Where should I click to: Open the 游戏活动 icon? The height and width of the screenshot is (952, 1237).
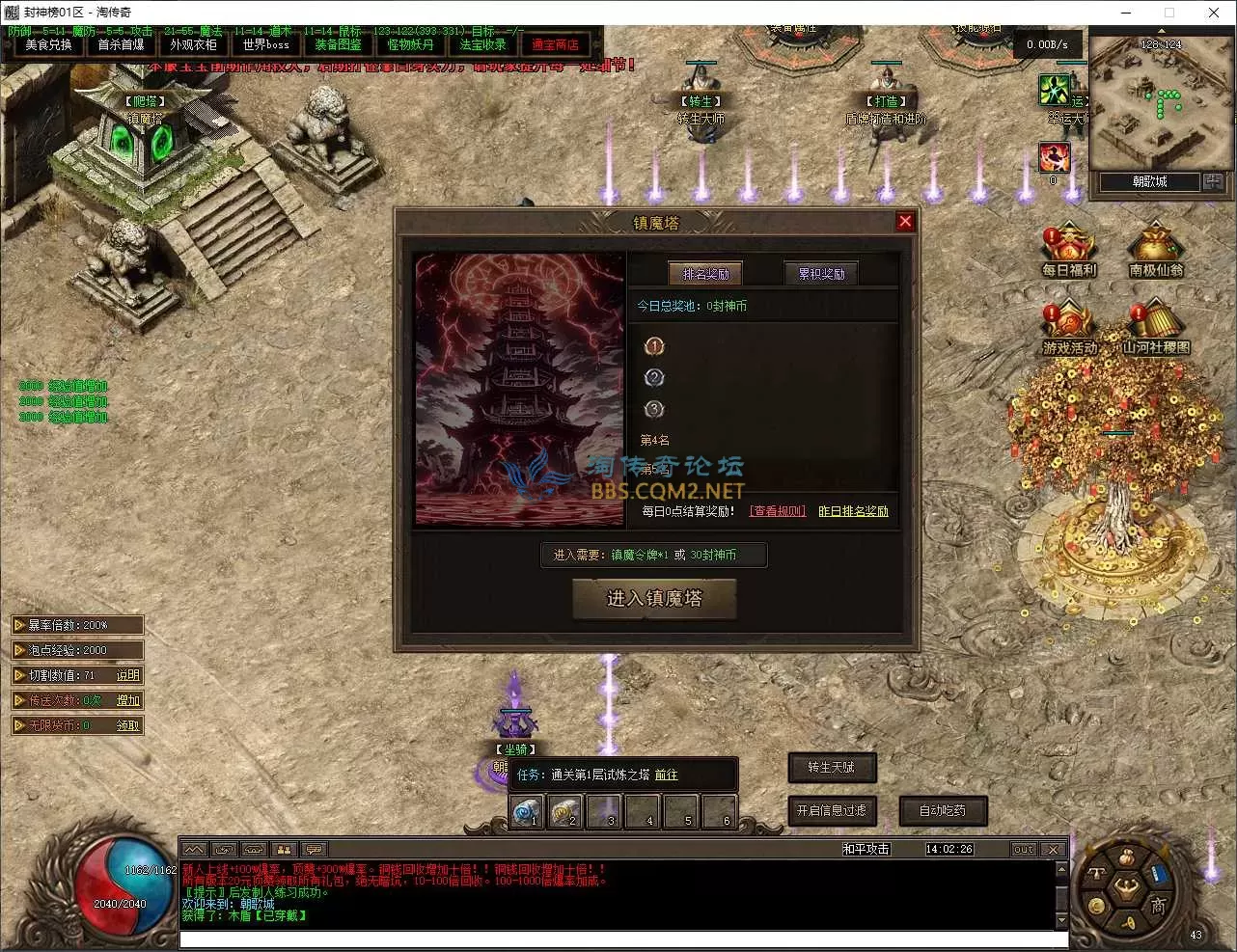click(x=1069, y=328)
